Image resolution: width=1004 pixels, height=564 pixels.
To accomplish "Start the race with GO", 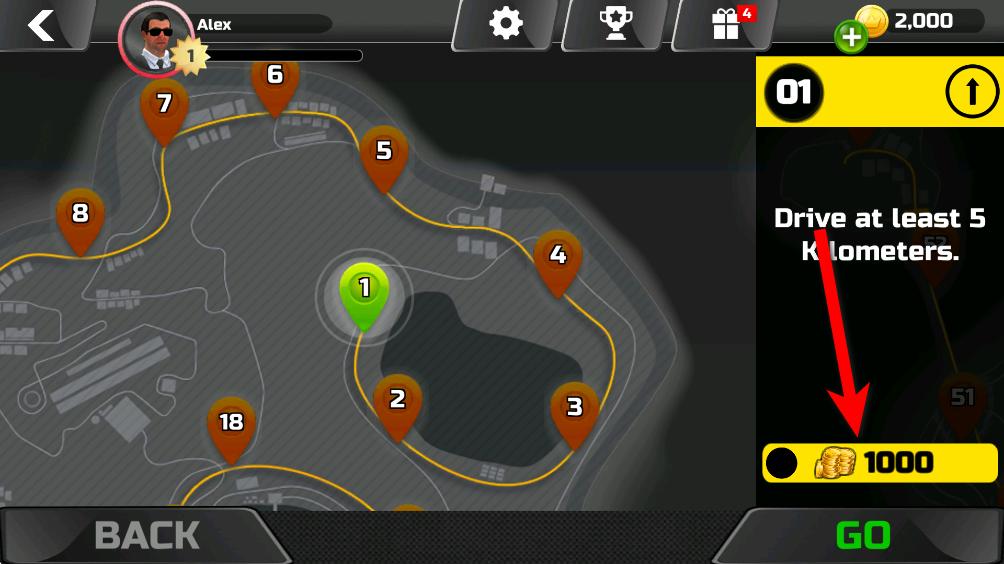I will click(x=862, y=536).
